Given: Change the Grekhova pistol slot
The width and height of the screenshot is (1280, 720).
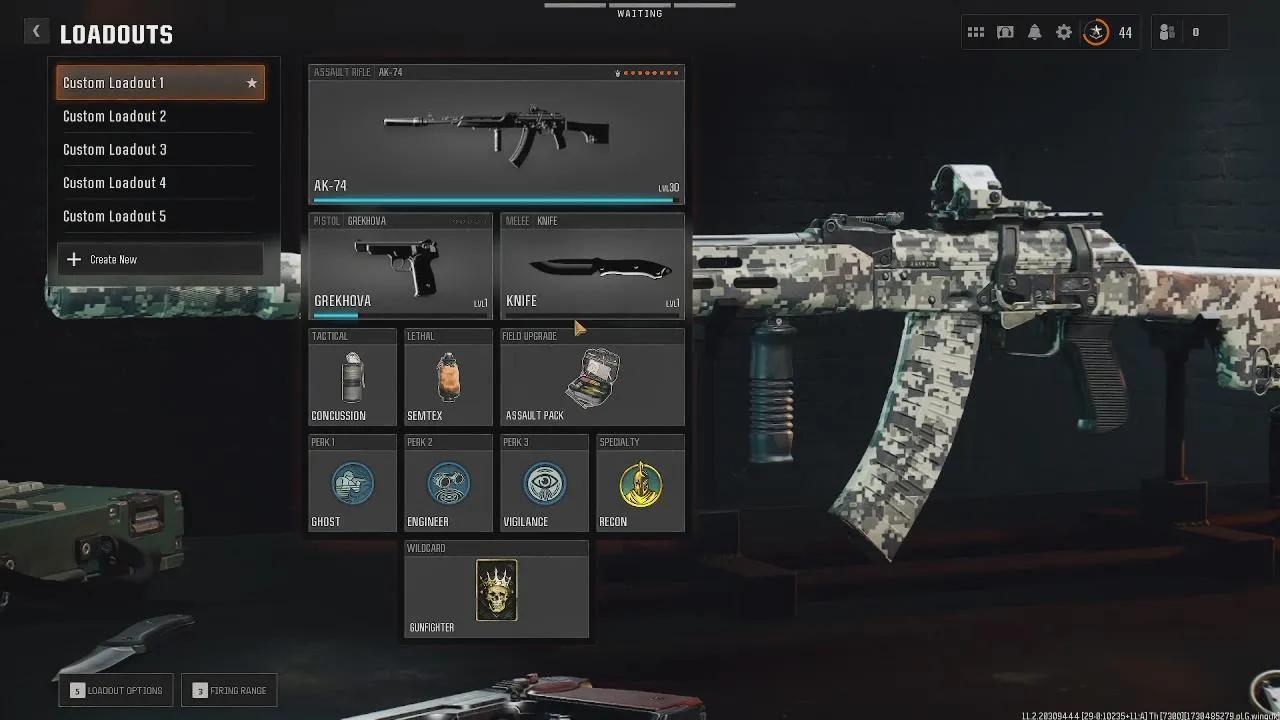Looking at the screenshot, I should [400, 266].
